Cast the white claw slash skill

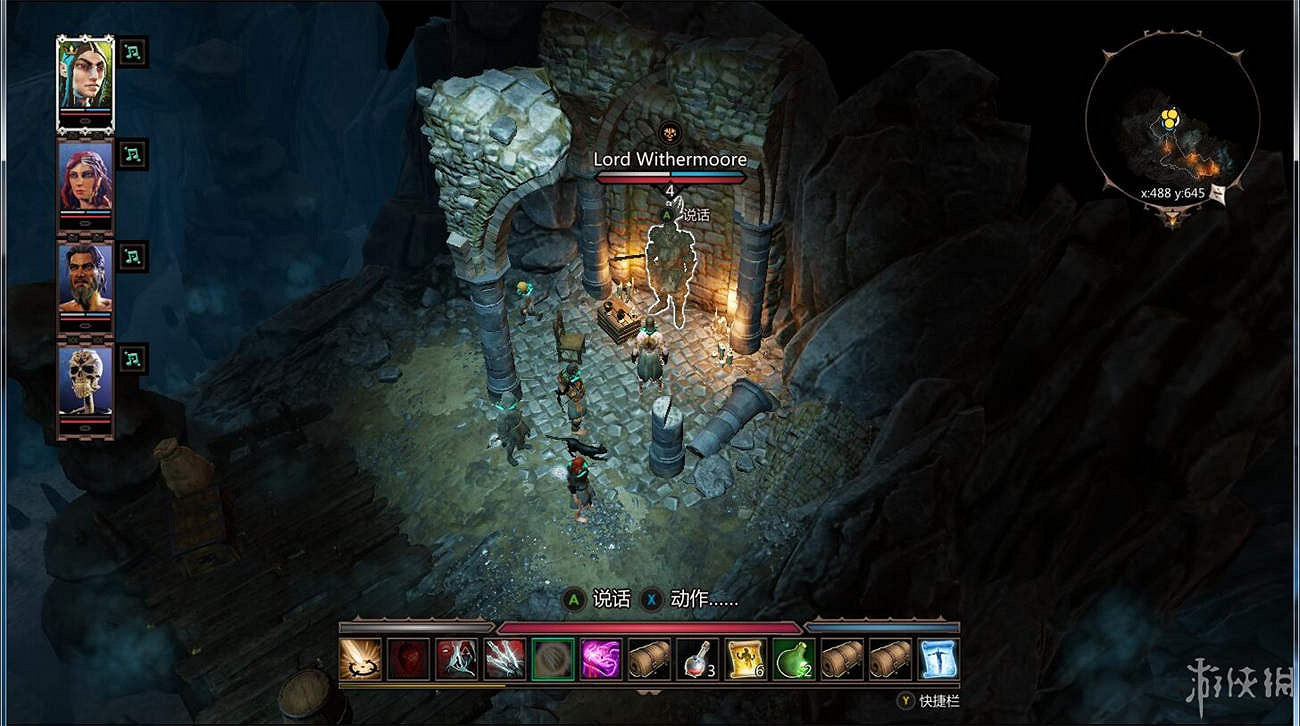tap(504, 659)
